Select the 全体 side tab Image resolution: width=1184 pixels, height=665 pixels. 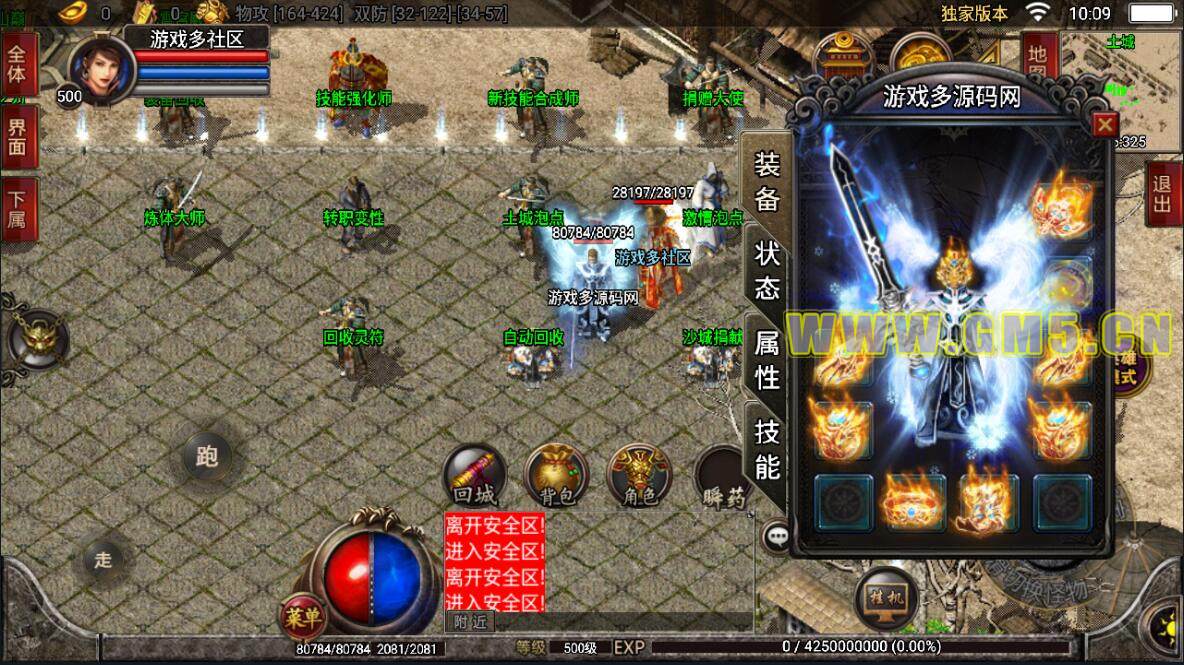(18, 62)
